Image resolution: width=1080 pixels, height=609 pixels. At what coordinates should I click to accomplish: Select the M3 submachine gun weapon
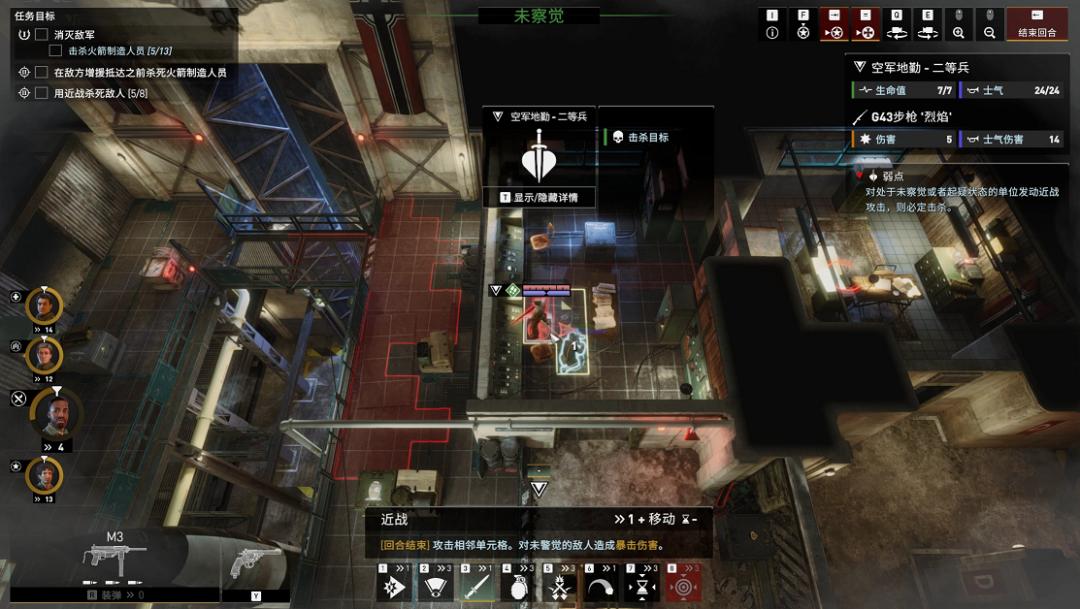coord(114,561)
